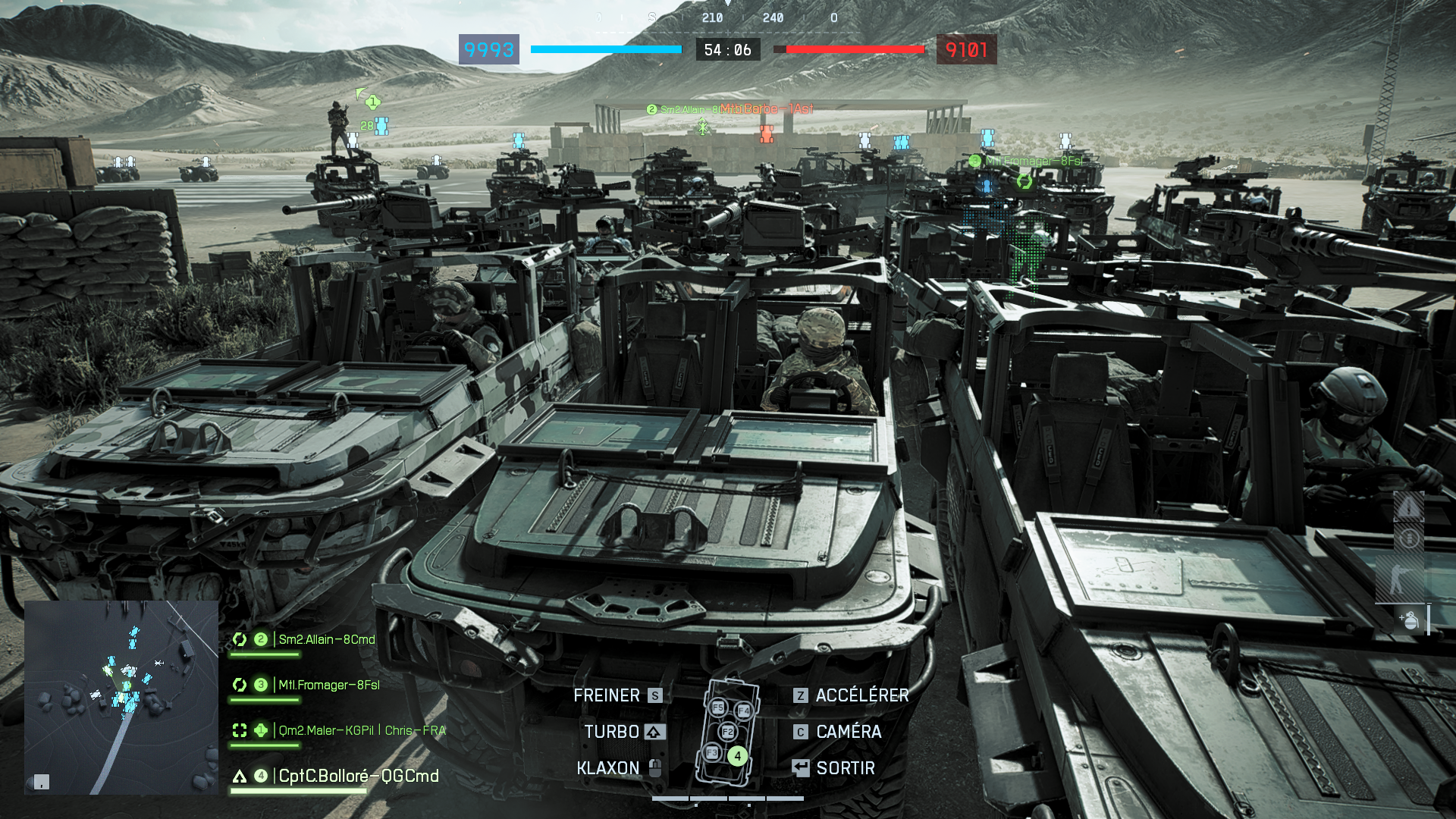Select the aiming soldier weapon slot
Image resolution: width=1456 pixels, height=819 pixels.
pos(1401,579)
